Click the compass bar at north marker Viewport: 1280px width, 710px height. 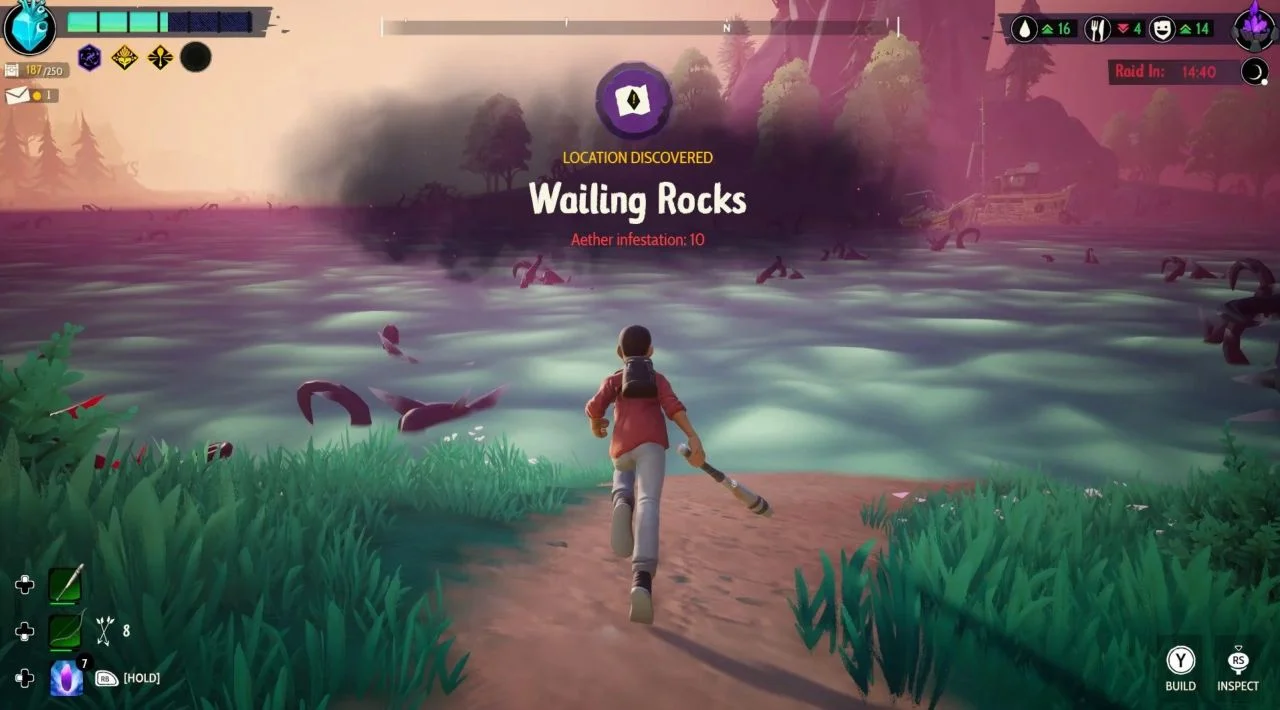[727, 28]
